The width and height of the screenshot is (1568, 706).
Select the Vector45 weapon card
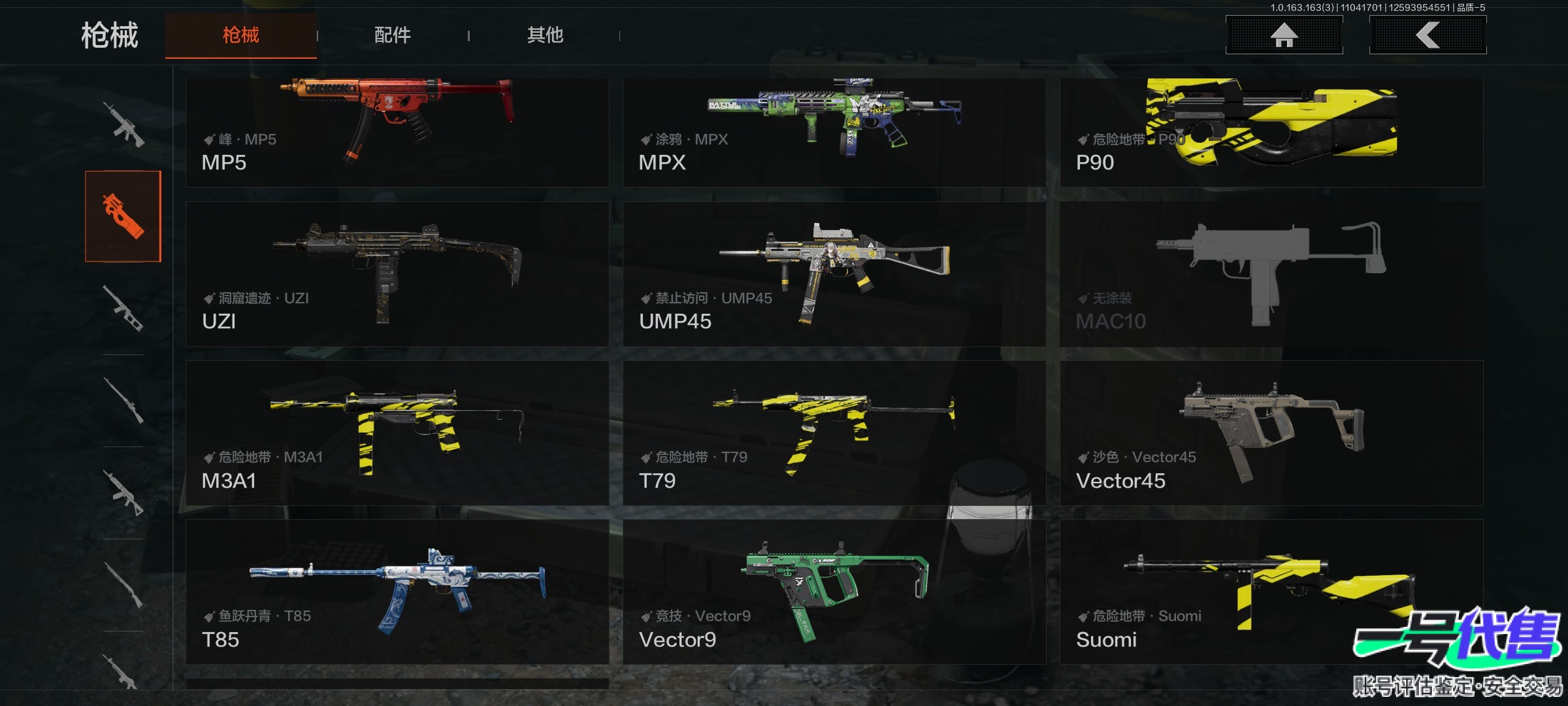click(x=1271, y=433)
